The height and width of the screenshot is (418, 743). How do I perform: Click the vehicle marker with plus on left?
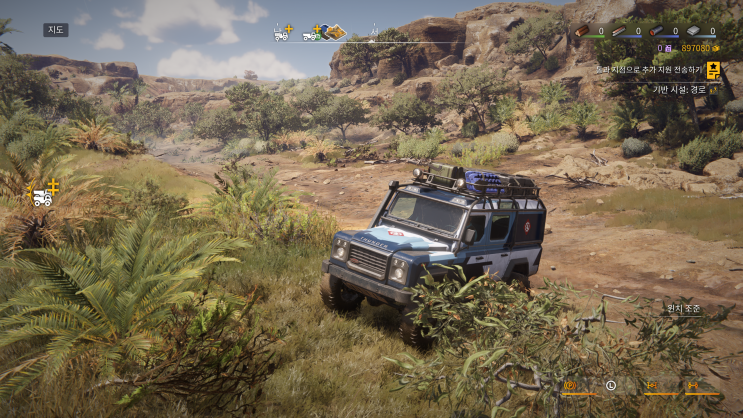tap(44, 195)
